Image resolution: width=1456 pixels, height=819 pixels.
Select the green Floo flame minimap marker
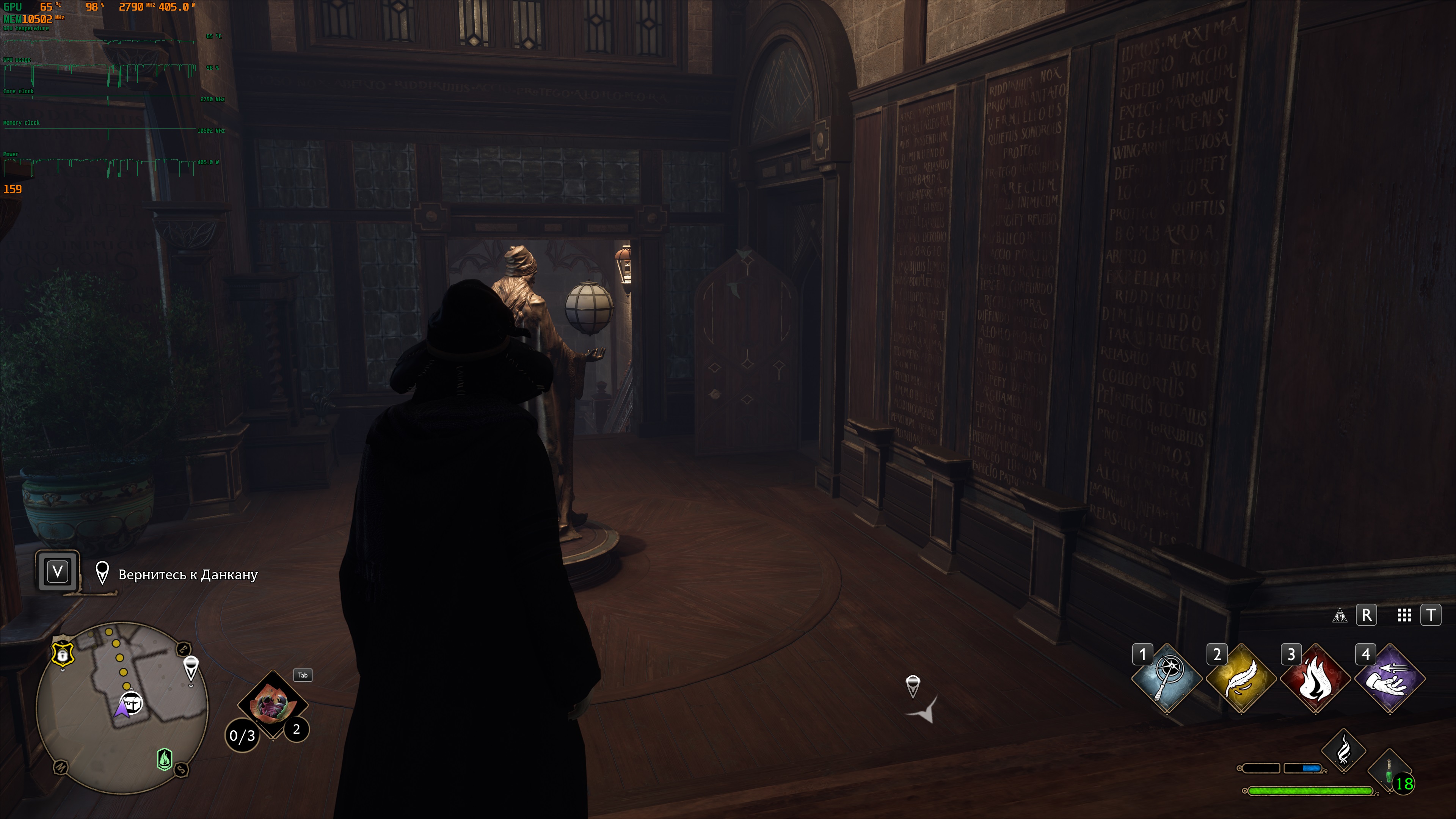[165, 759]
